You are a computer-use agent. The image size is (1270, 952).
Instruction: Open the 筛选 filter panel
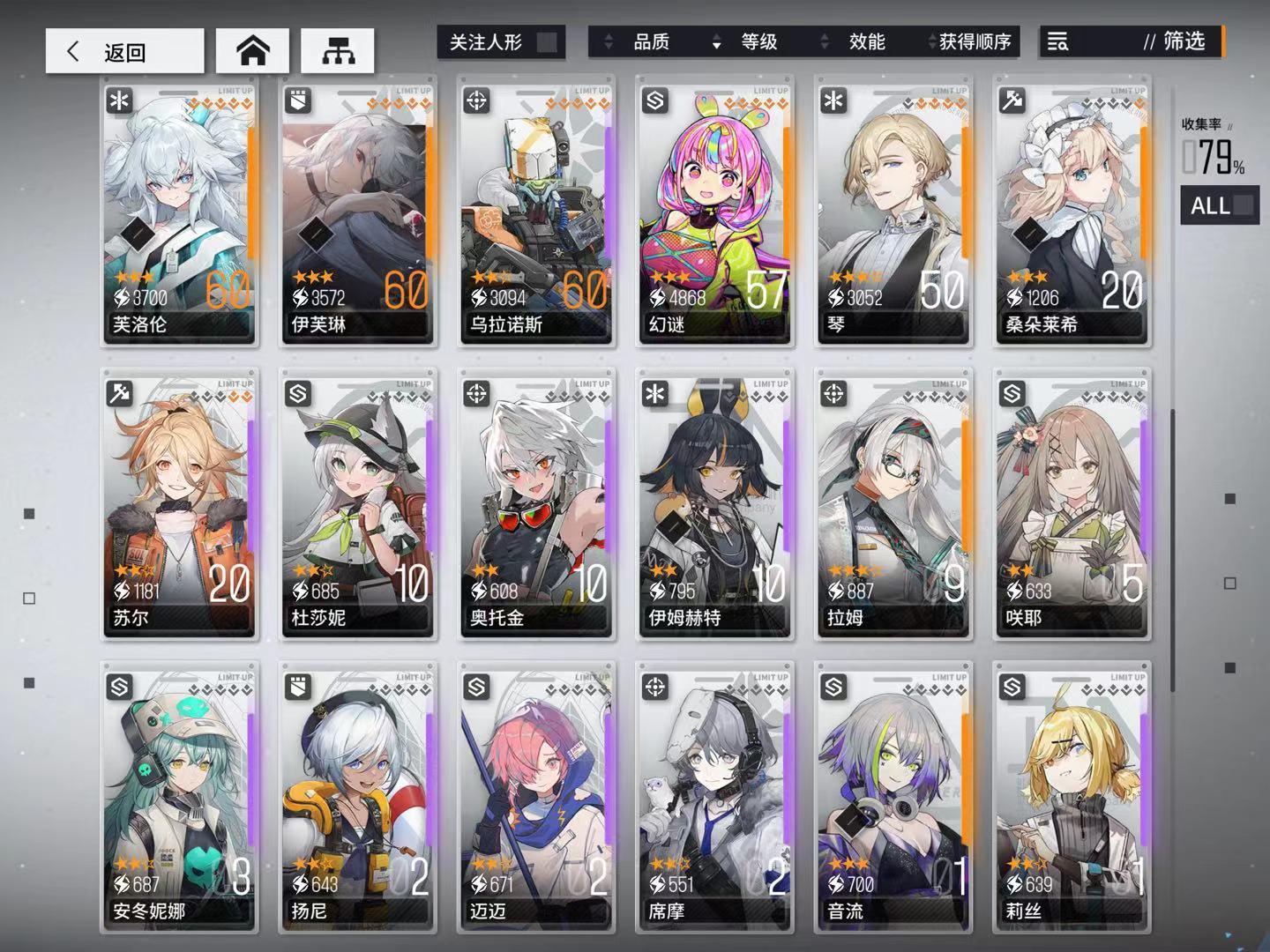pyautogui.click(x=1186, y=41)
